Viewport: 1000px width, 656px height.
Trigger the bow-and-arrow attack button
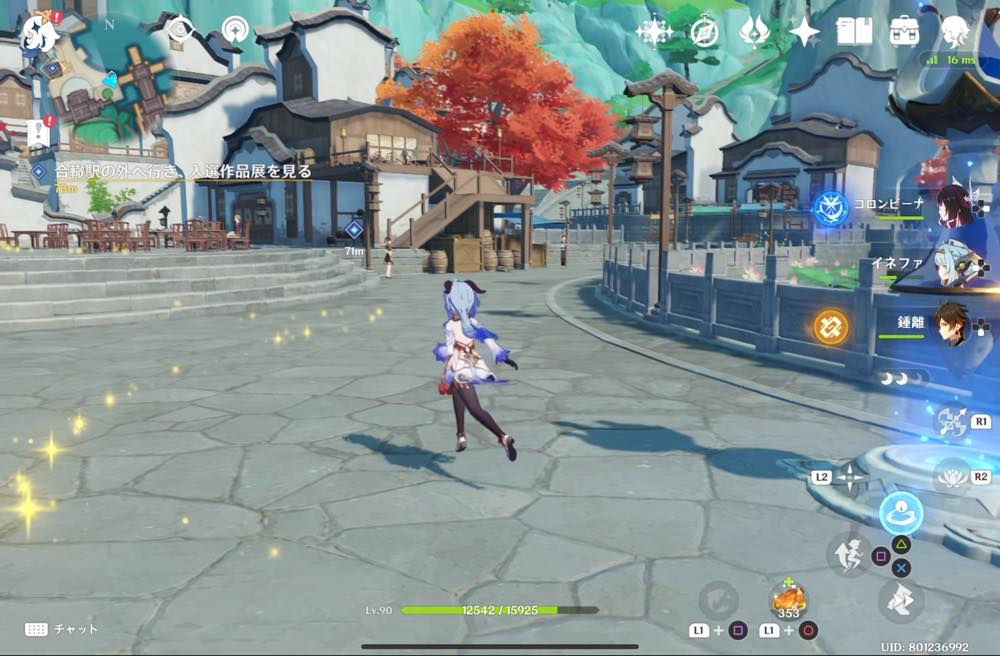(950, 420)
